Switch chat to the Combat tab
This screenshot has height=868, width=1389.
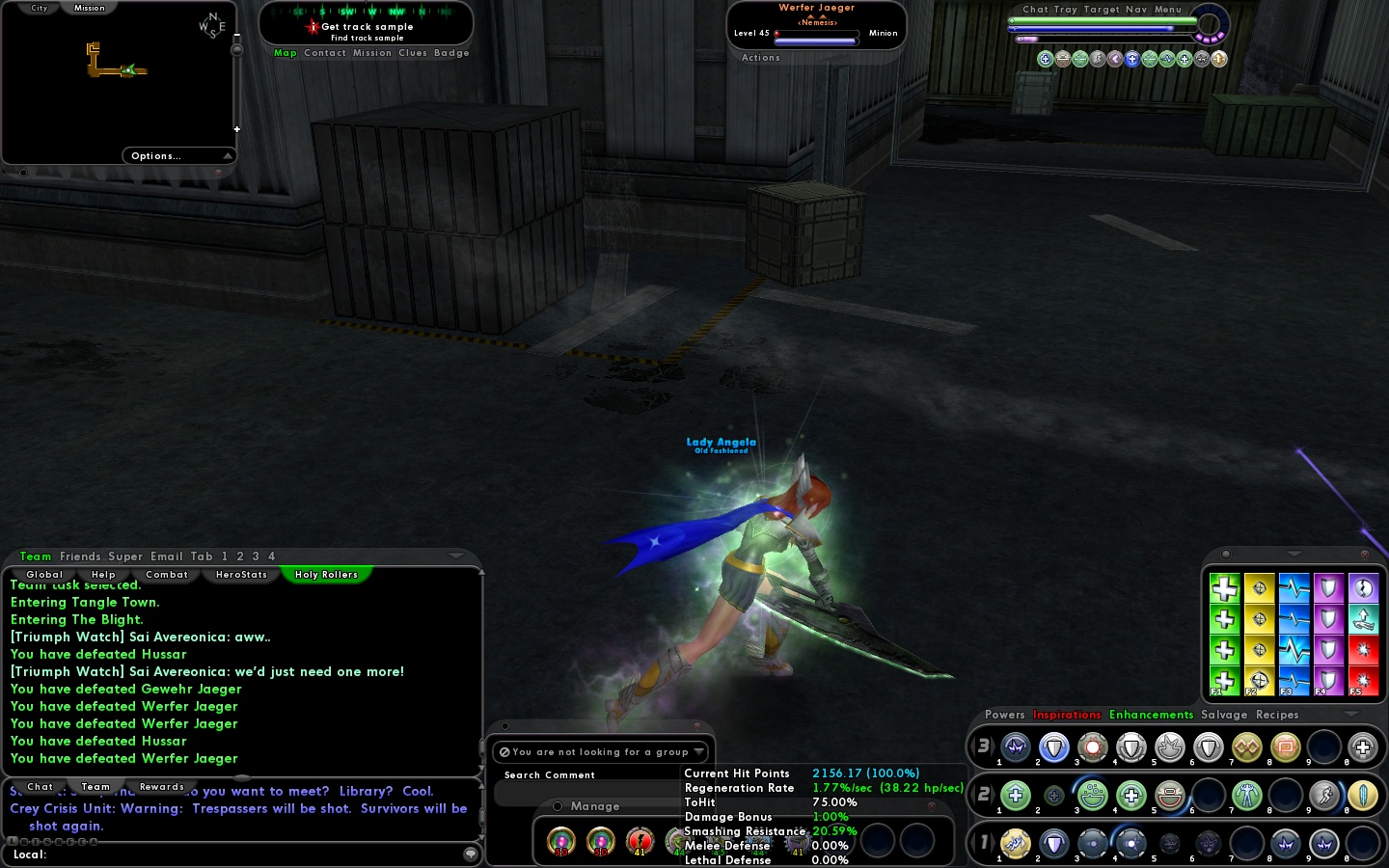tap(167, 575)
